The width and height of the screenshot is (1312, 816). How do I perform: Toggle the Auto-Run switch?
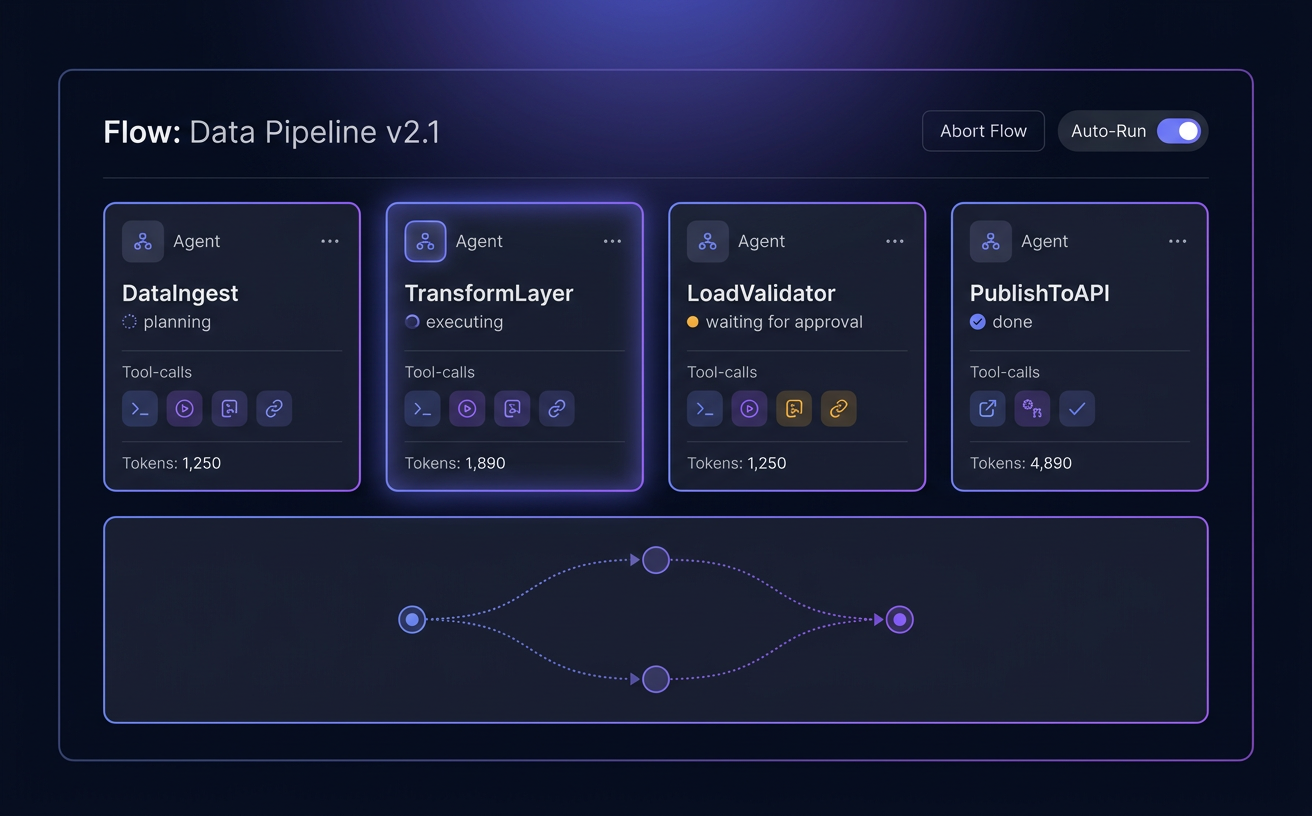[x=1179, y=131]
